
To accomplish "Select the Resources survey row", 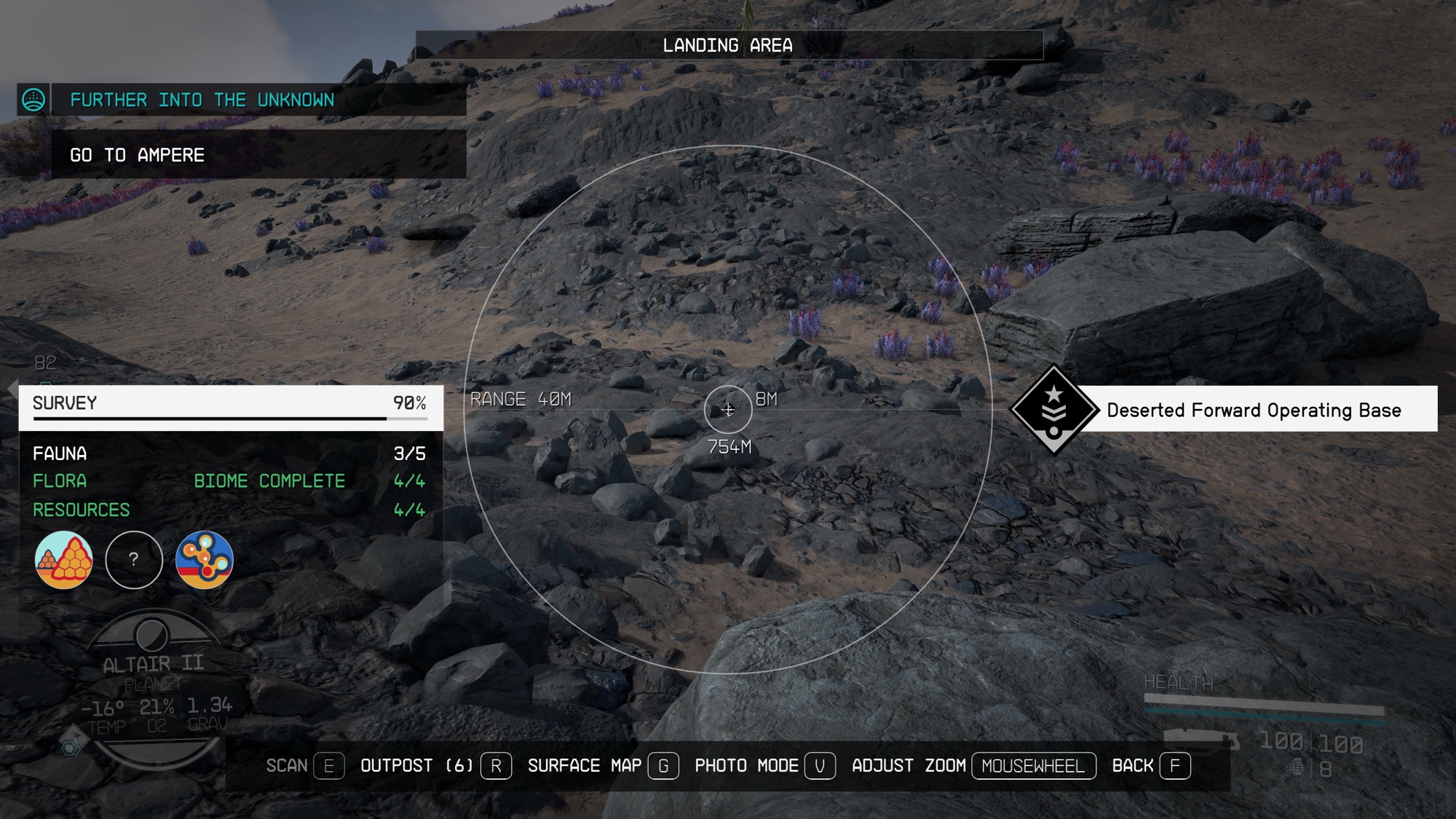I will (x=229, y=510).
